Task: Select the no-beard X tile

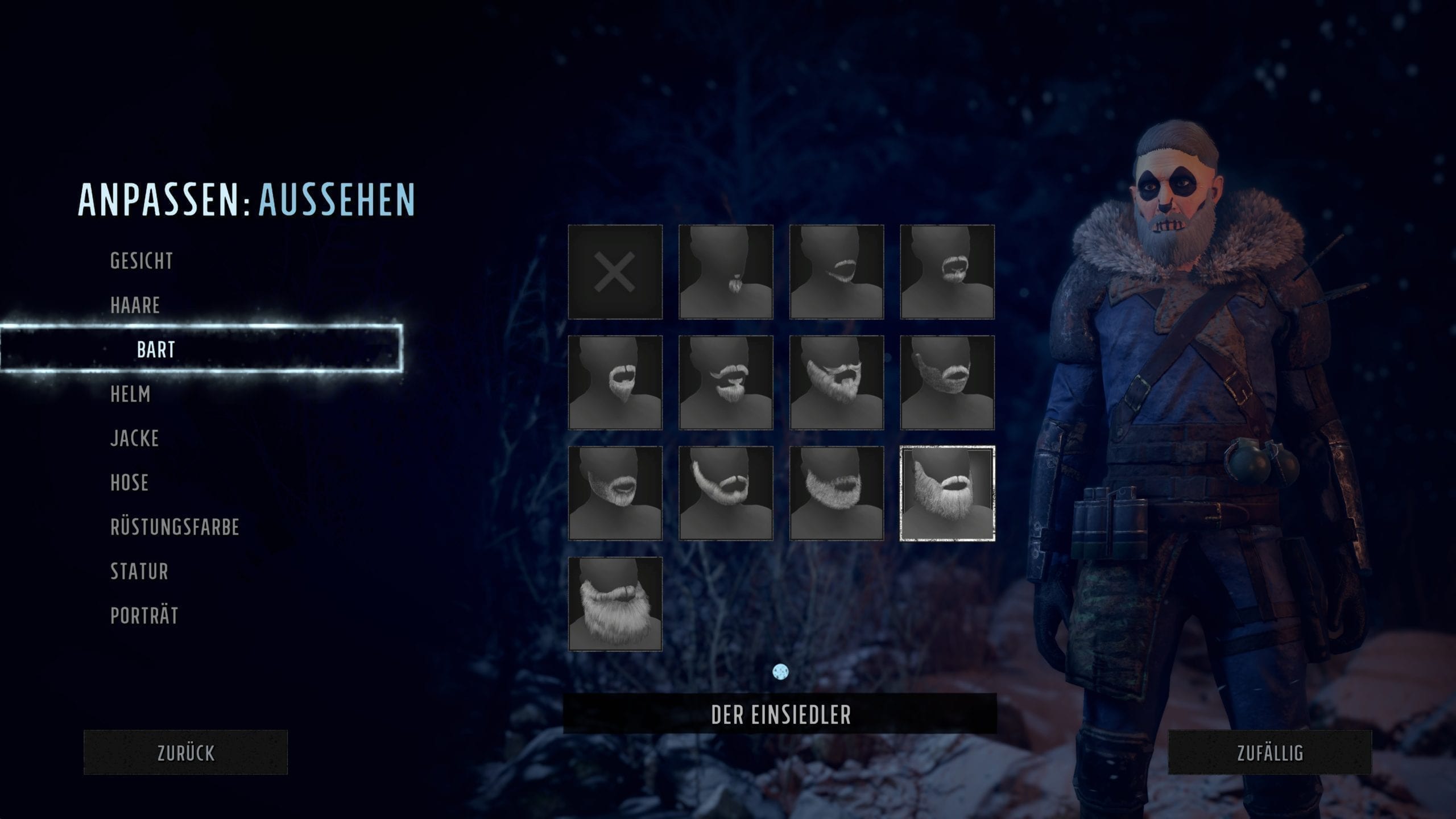Action: pos(615,272)
